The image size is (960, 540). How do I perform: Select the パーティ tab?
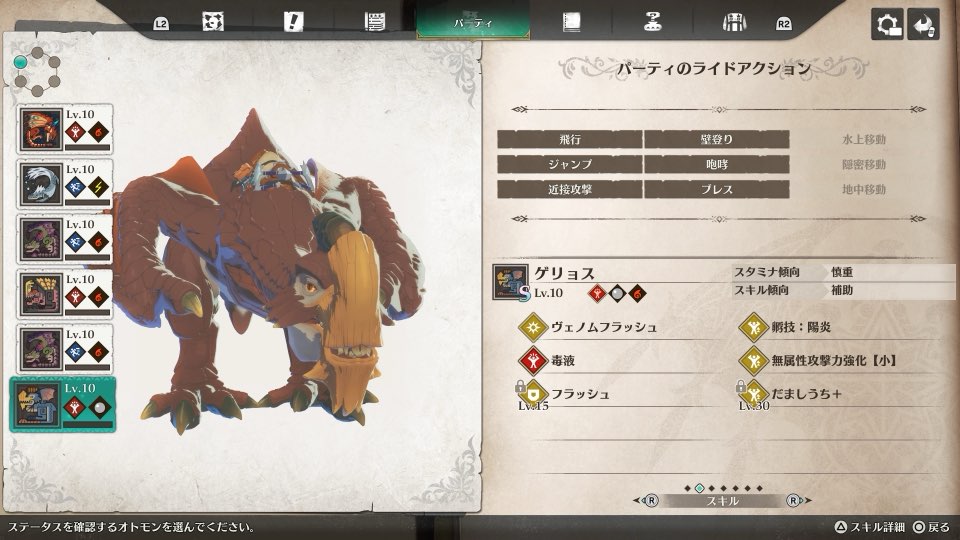(473, 22)
